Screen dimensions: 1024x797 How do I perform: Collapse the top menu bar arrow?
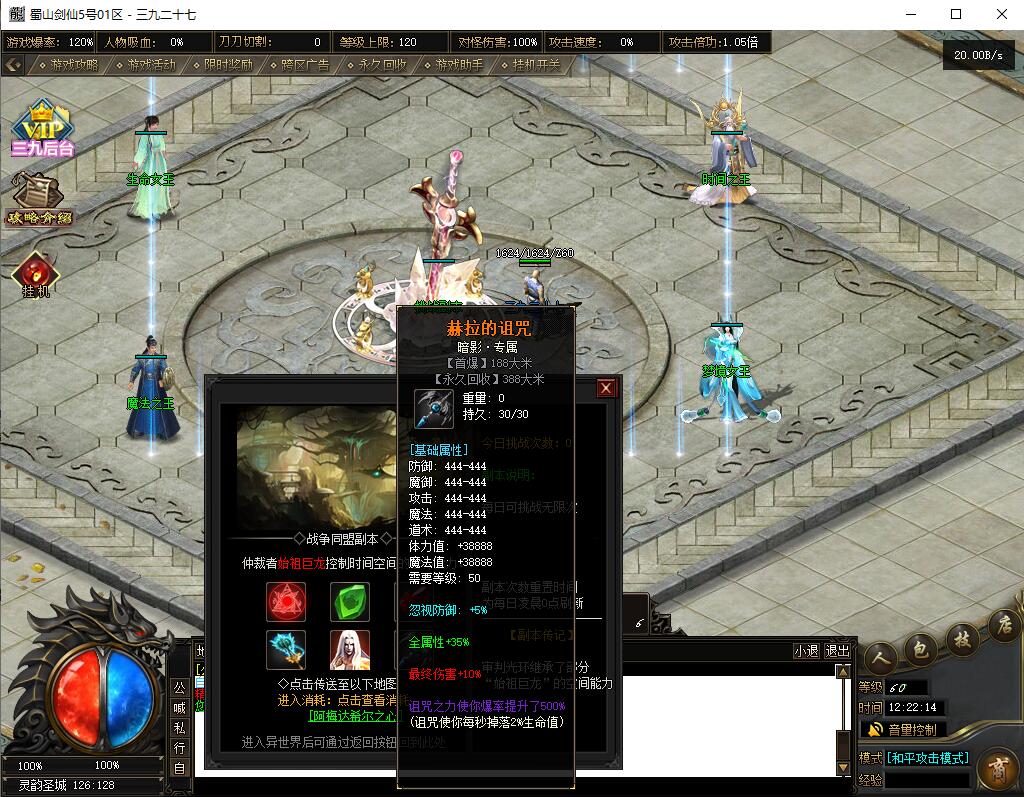pos(13,65)
